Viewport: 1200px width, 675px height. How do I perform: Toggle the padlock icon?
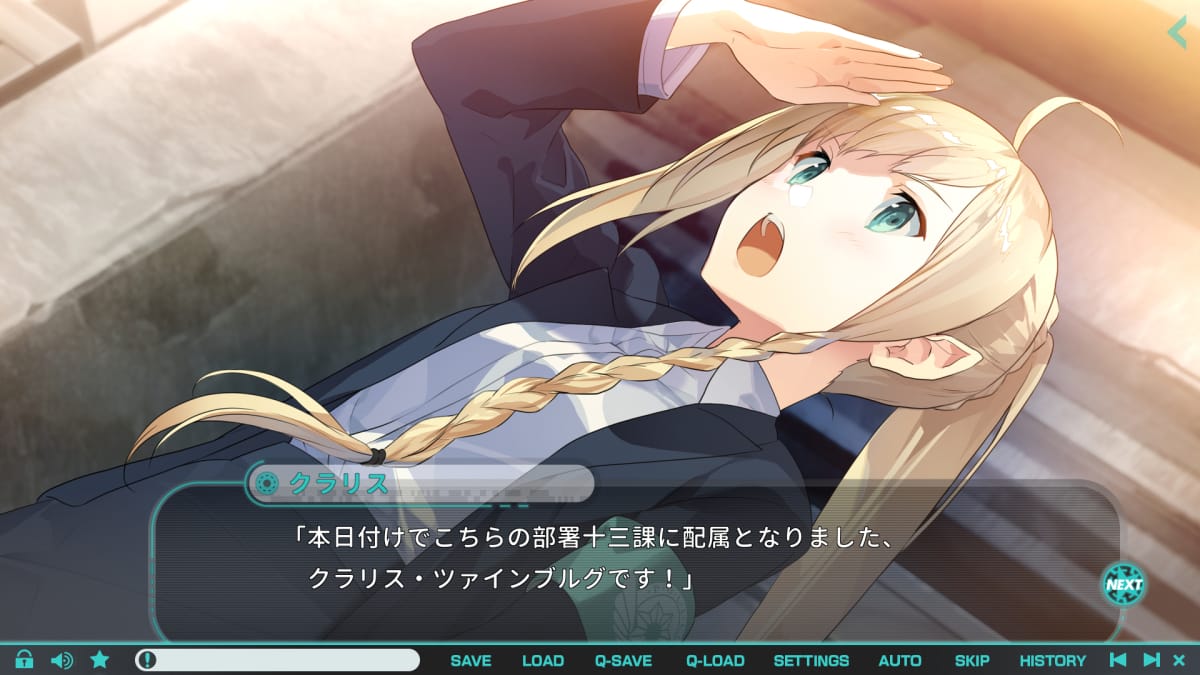[x=24, y=660]
